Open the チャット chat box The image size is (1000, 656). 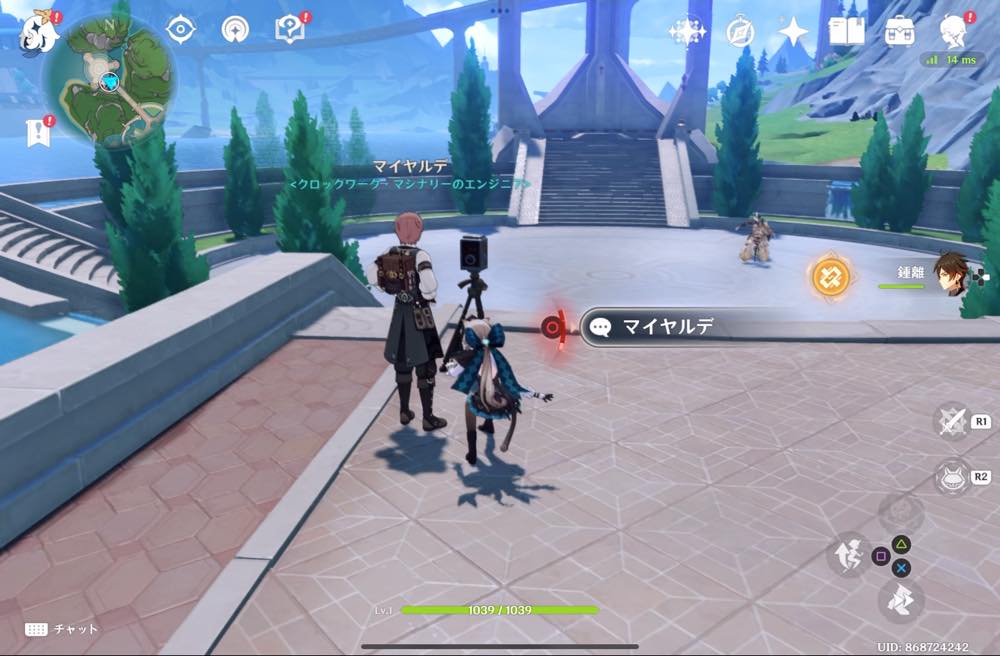62,629
